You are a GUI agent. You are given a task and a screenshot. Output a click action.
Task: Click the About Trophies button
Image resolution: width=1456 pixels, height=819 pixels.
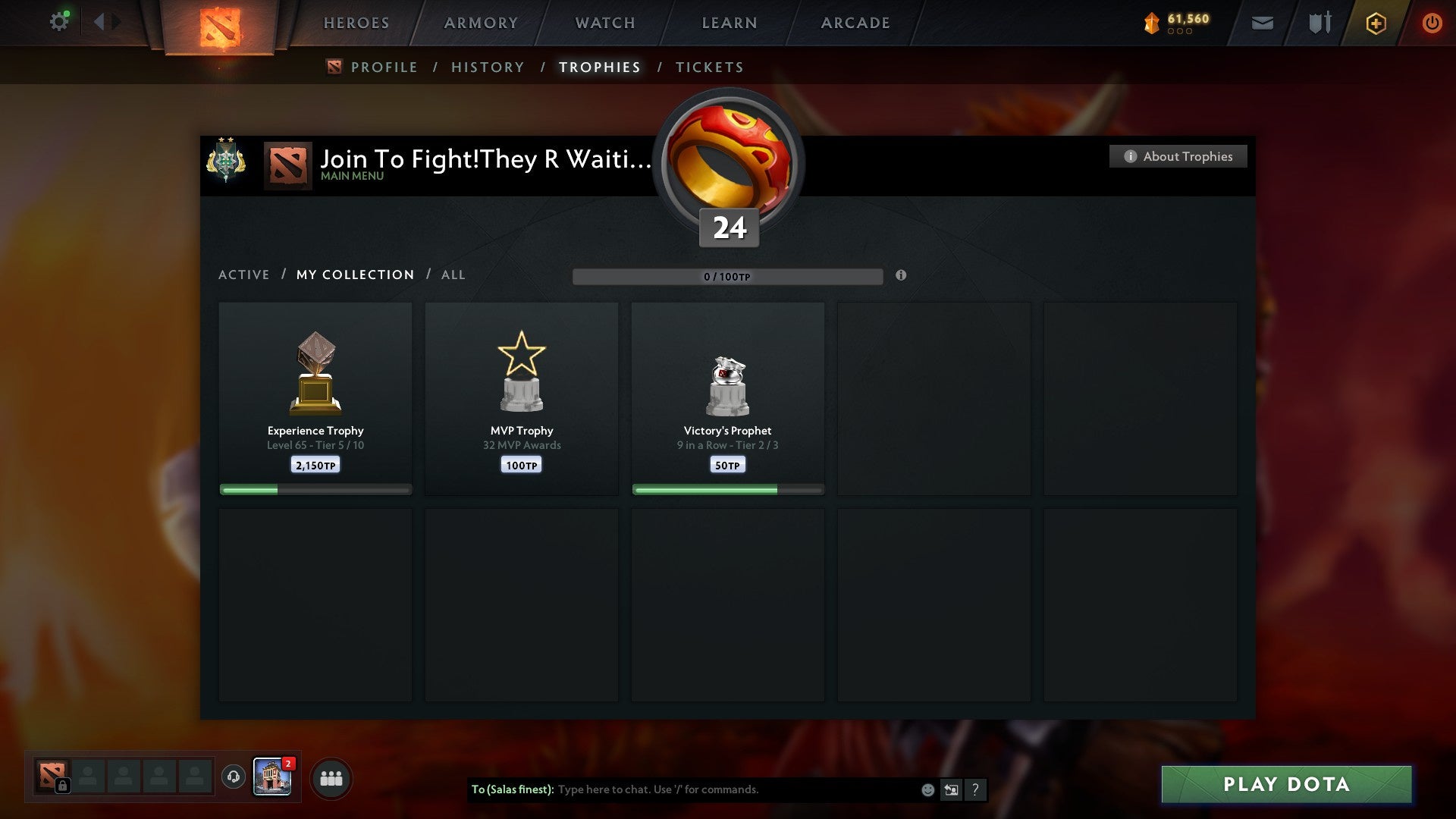coord(1178,156)
